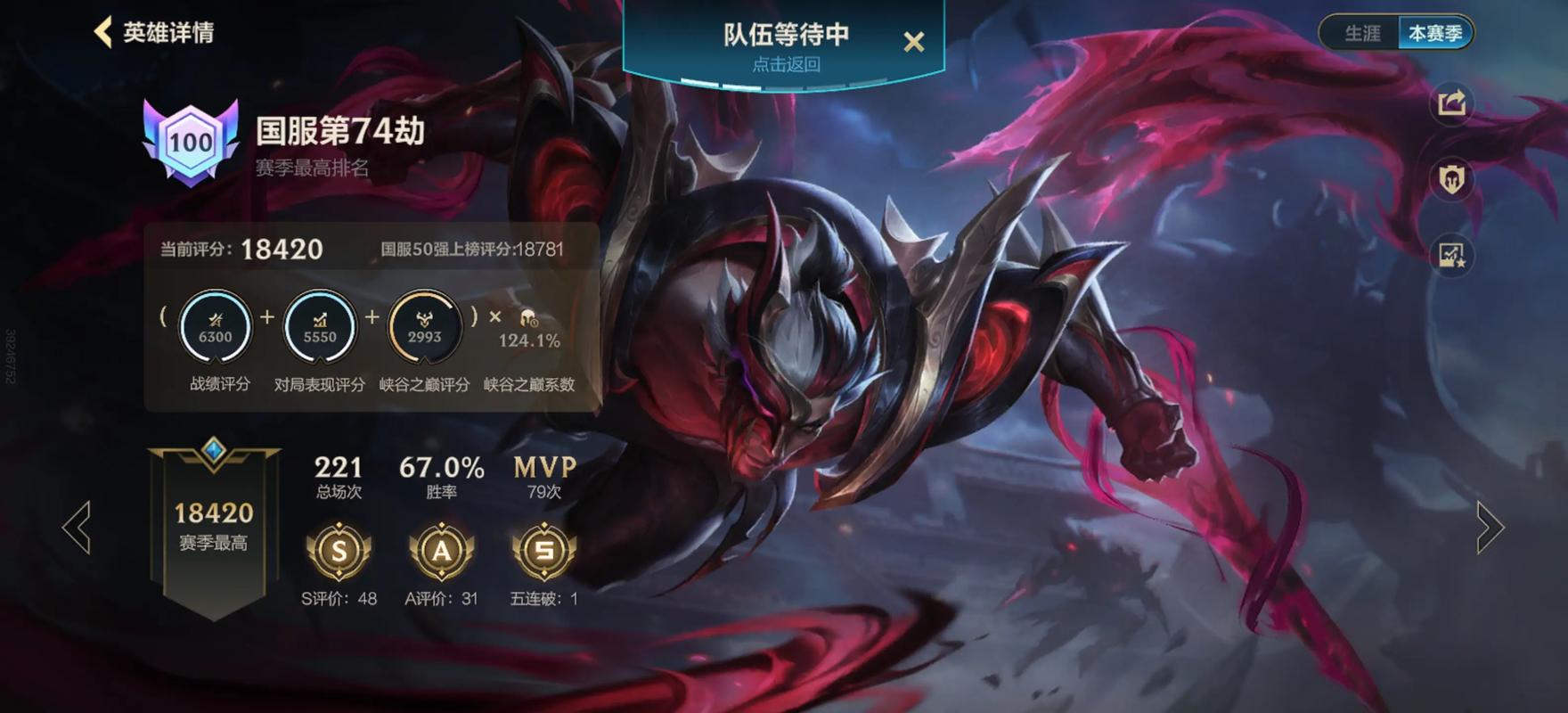The width and height of the screenshot is (1568, 713).
Task: Expand next hero with right arrow
Action: pyautogui.click(x=1490, y=528)
